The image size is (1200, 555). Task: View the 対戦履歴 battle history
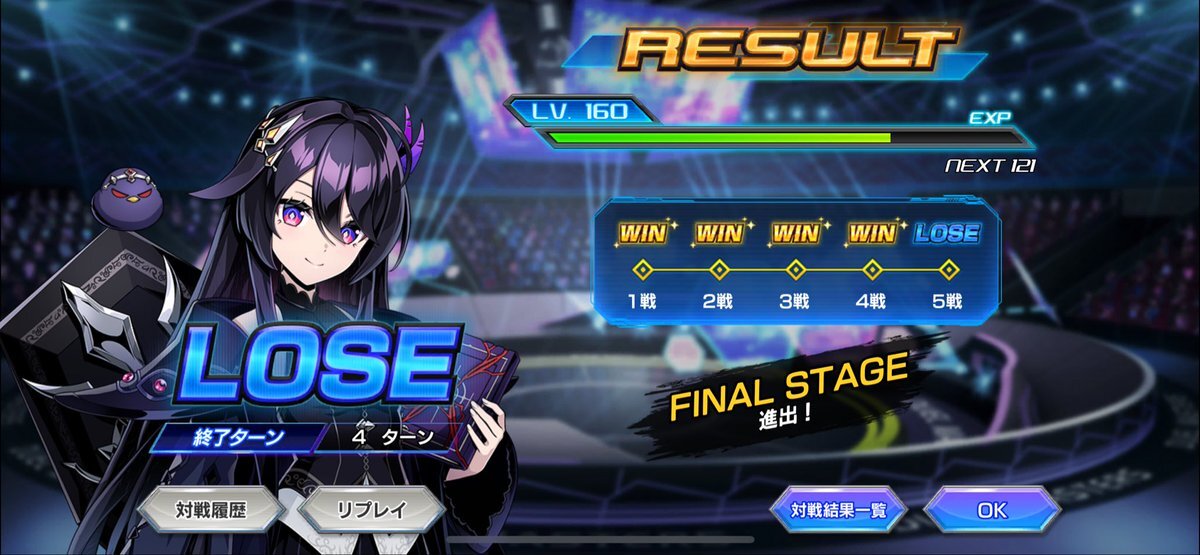point(212,509)
